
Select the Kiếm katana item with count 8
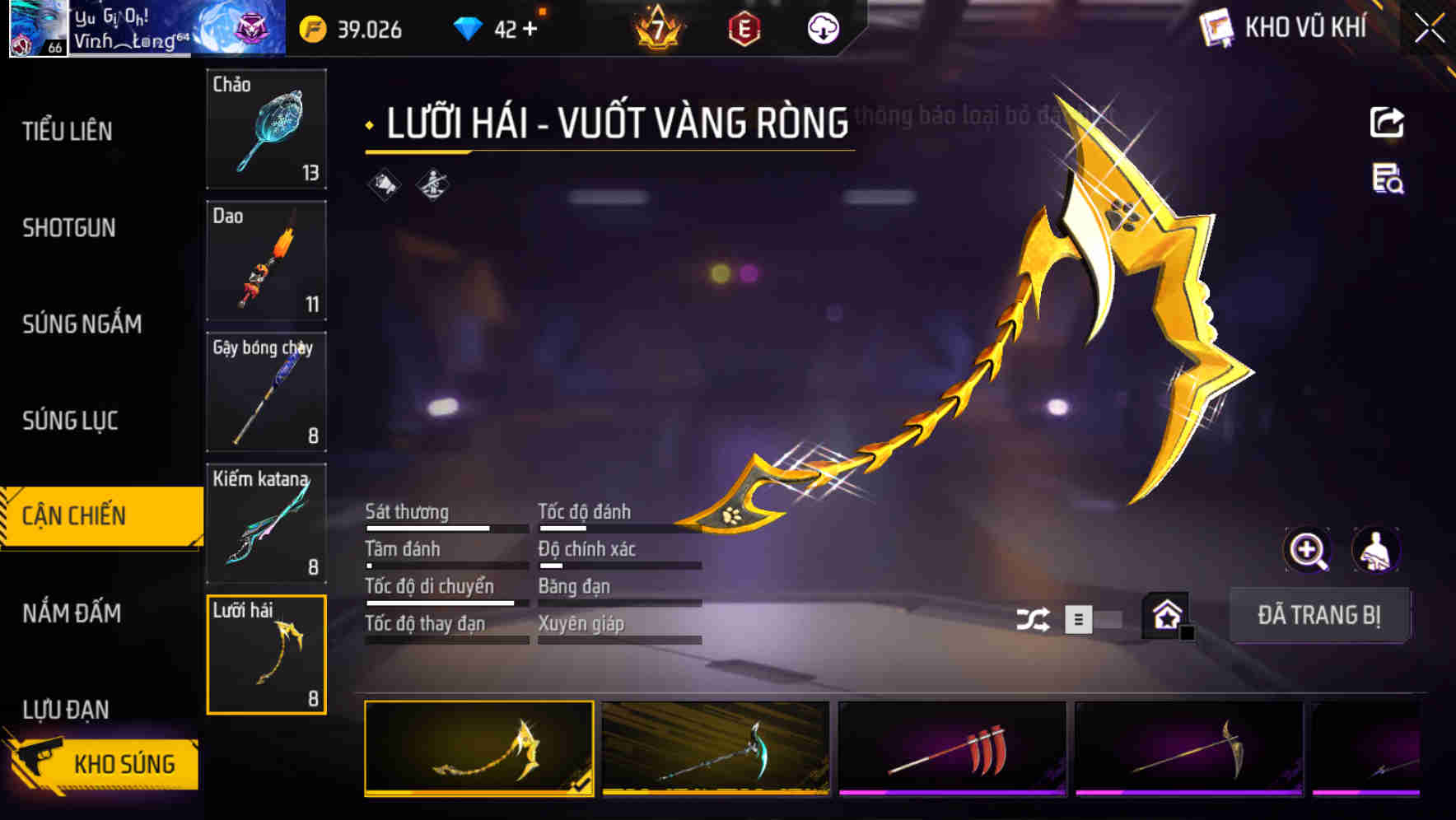[265, 522]
